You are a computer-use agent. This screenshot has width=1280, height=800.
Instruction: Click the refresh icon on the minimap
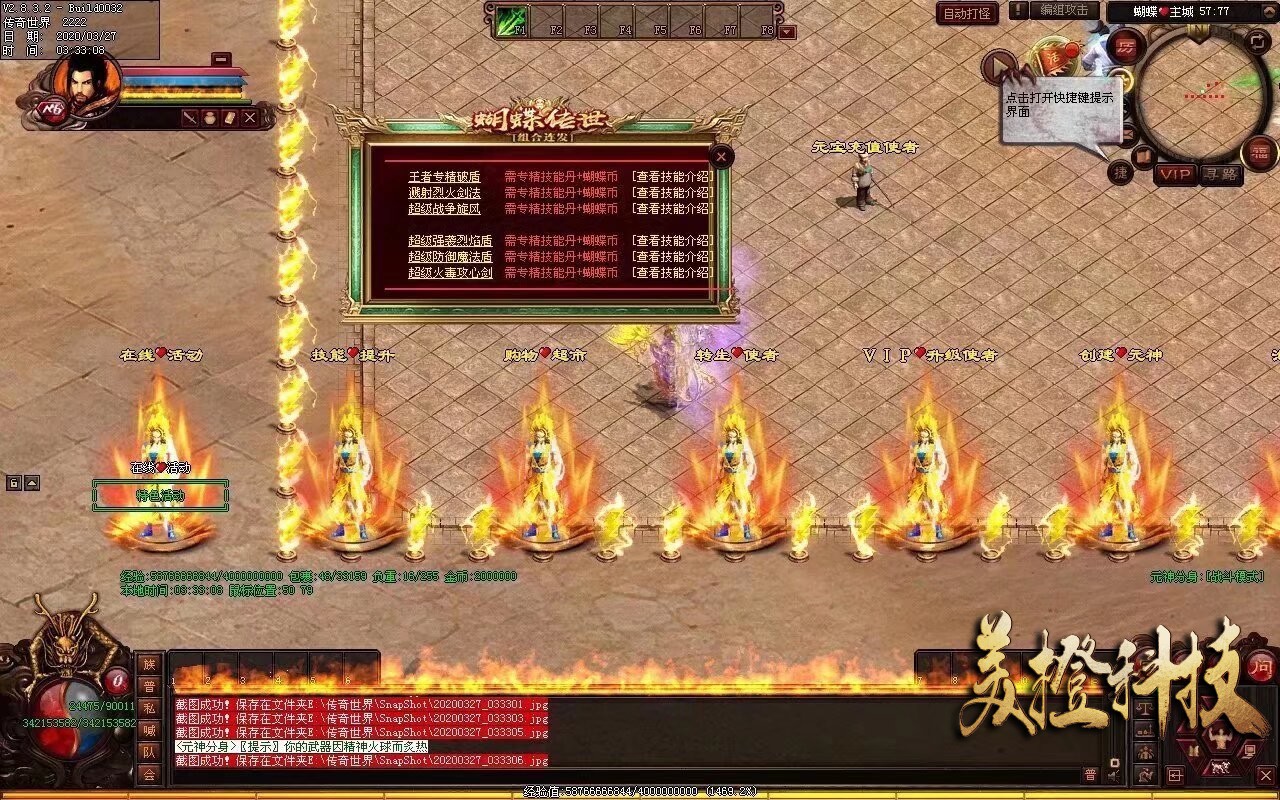pyautogui.click(x=1257, y=40)
